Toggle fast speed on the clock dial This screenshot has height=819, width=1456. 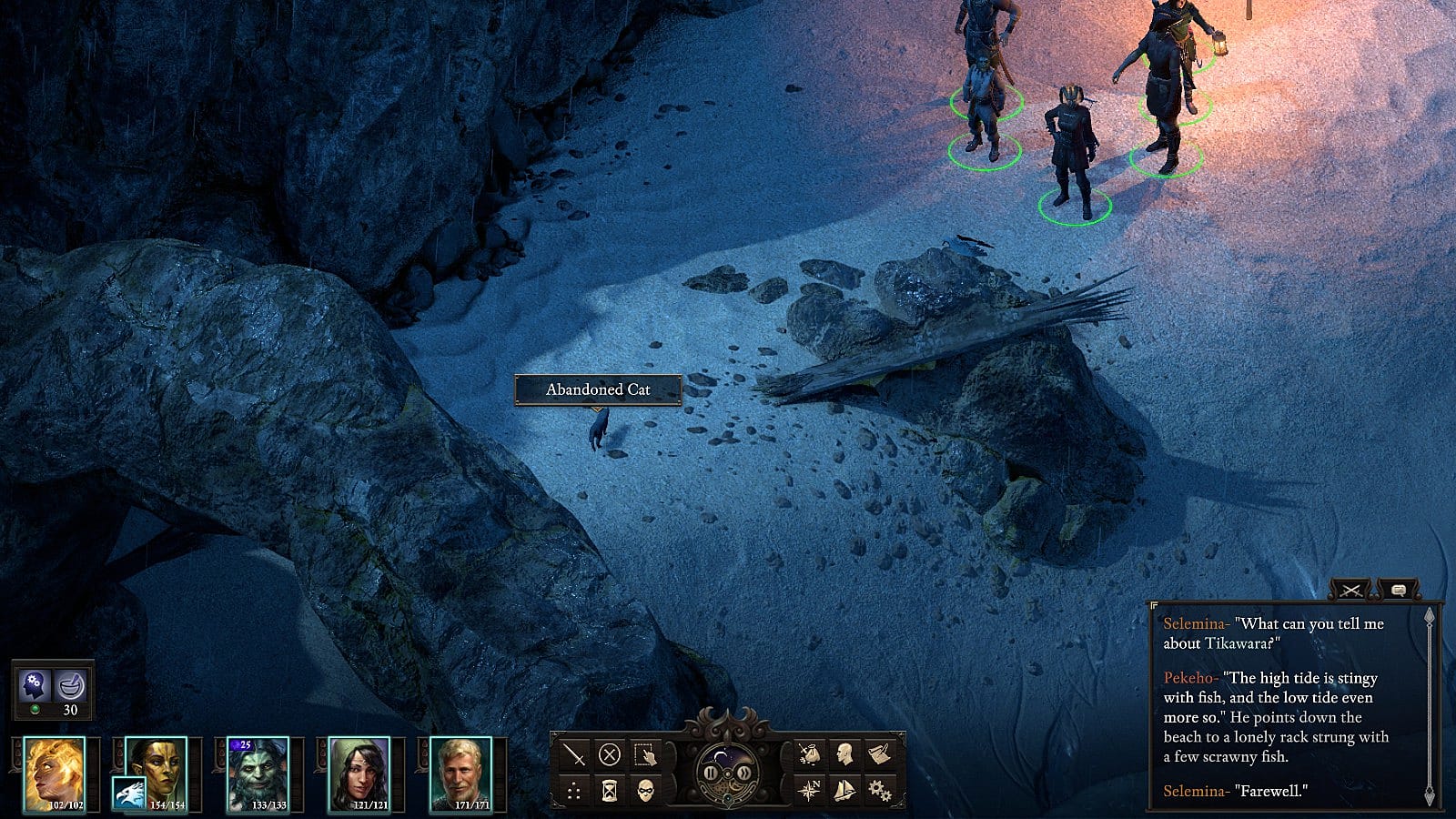point(744,773)
